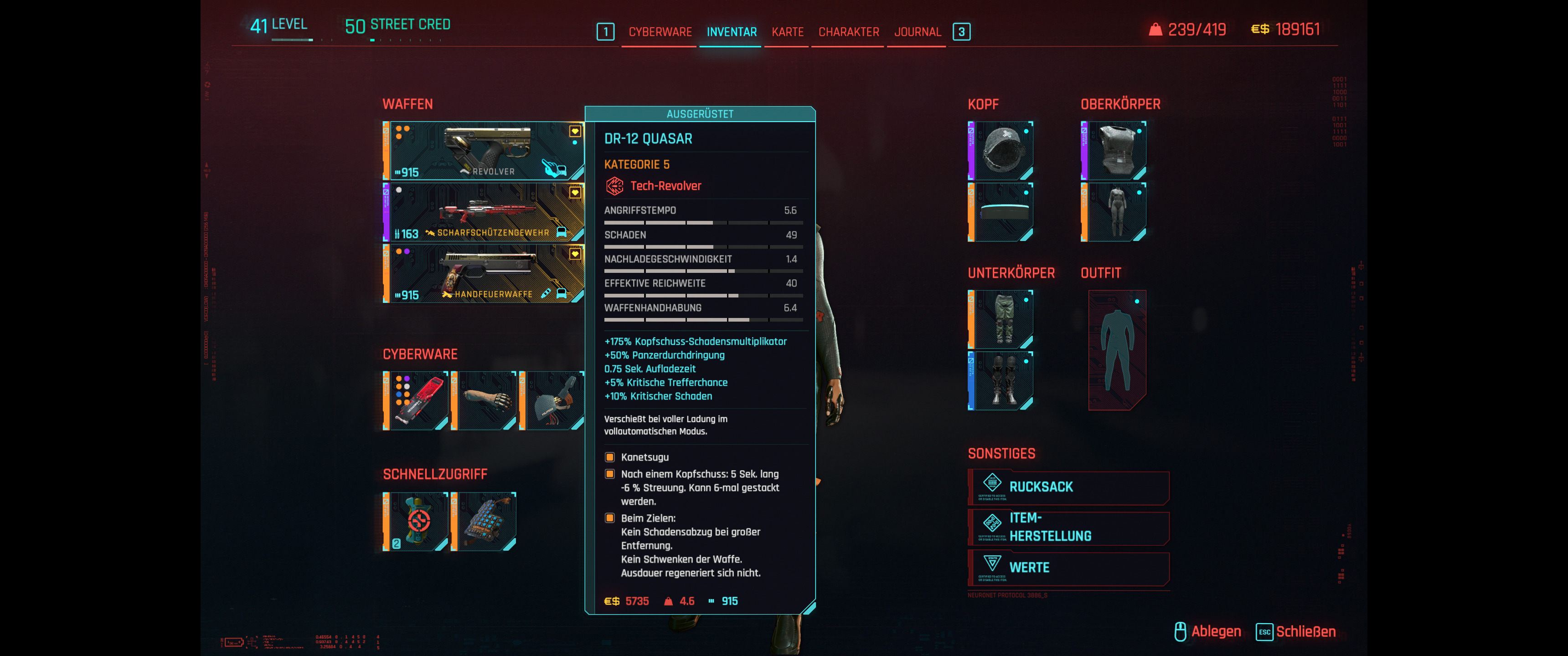Select the Handfeuerwaffe weapon slot
Screen dimensions: 1568x656
(484, 274)
